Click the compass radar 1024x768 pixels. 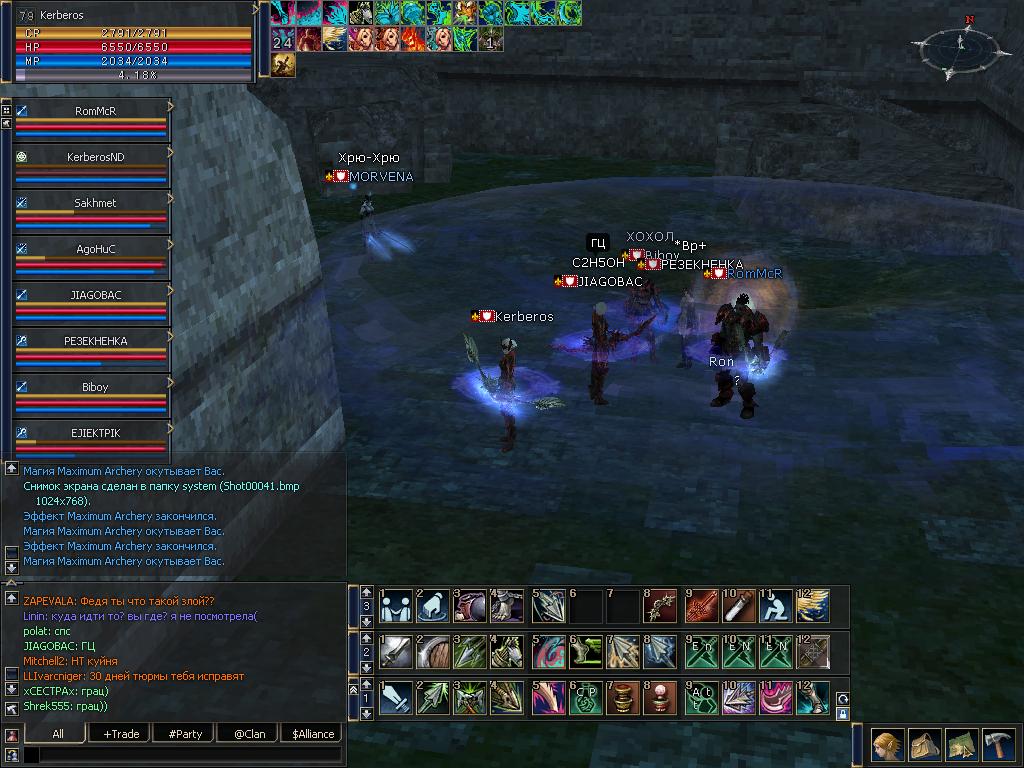[959, 47]
